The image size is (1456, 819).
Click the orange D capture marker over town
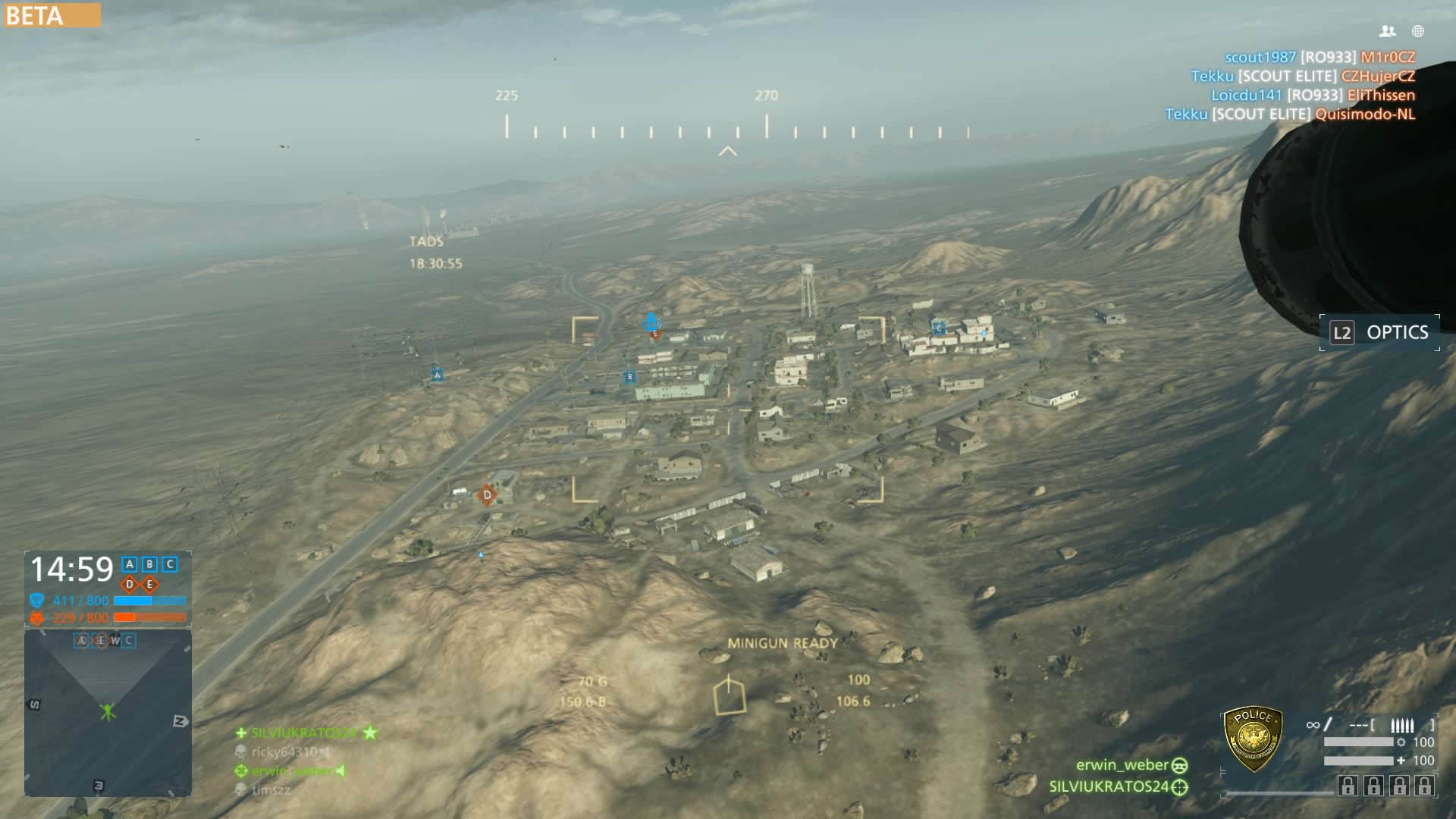[x=487, y=495]
